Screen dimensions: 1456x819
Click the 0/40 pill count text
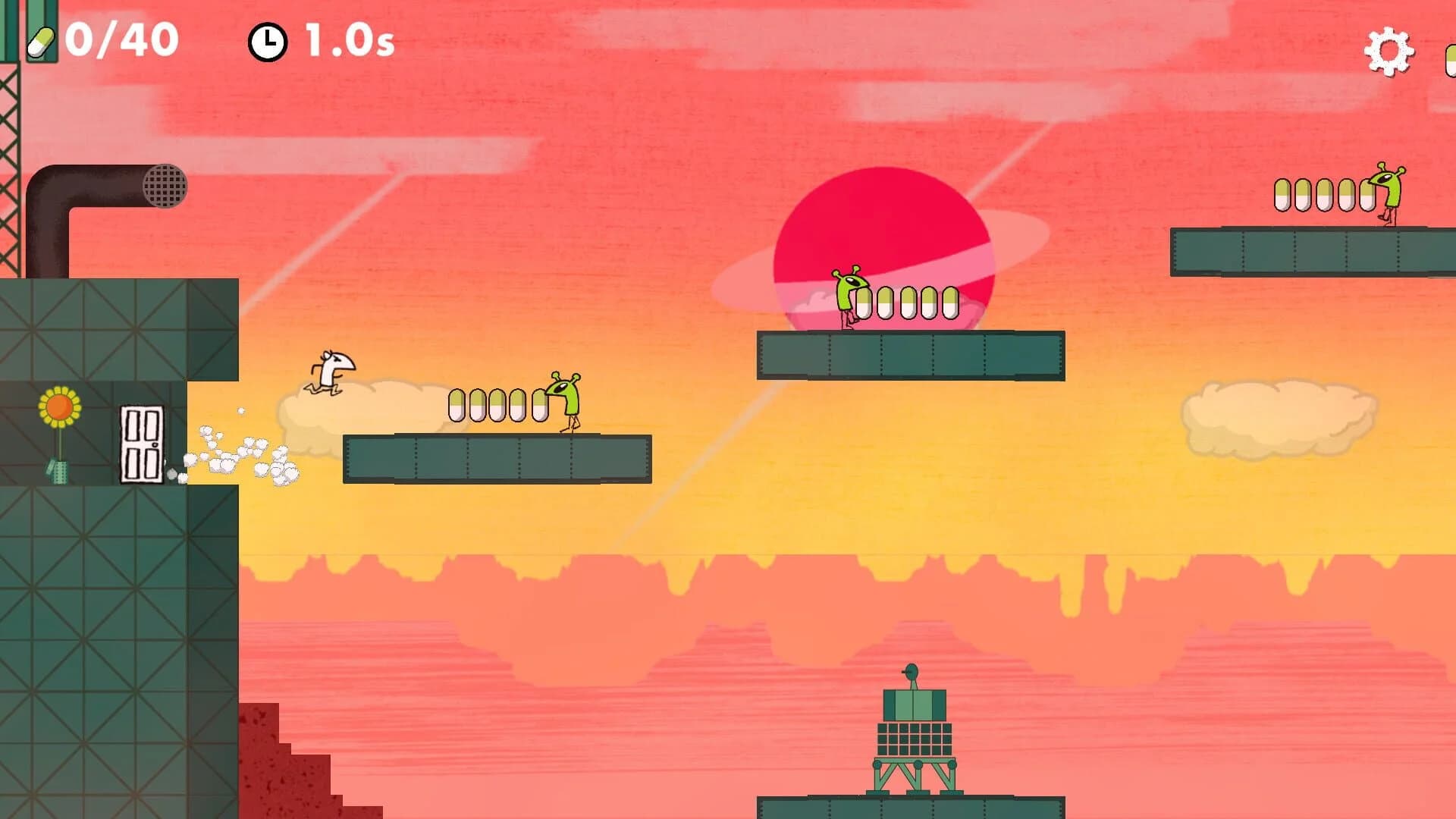click(121, 42)
